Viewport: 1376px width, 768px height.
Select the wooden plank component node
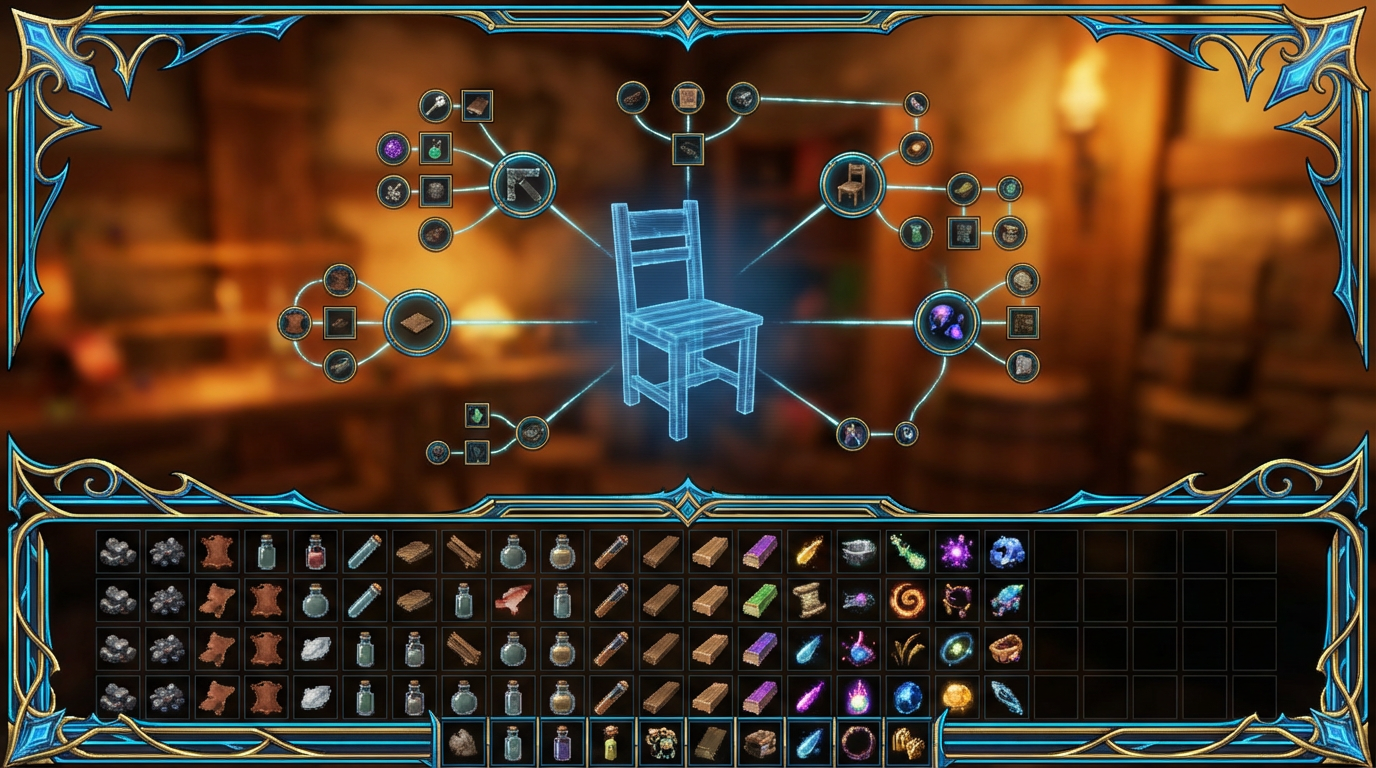point(417,323)
